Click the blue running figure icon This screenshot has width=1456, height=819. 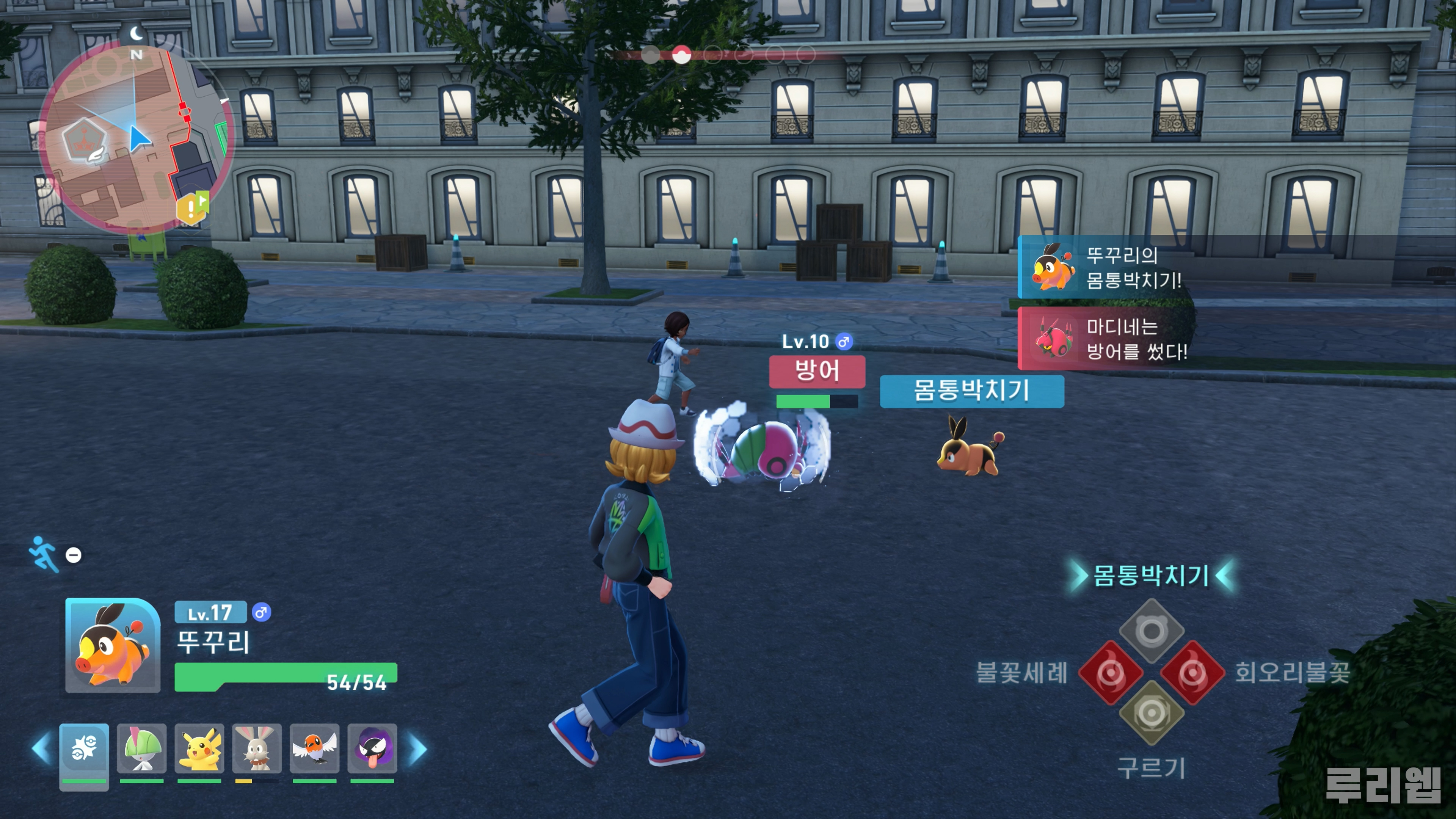[x=44, y=553]
